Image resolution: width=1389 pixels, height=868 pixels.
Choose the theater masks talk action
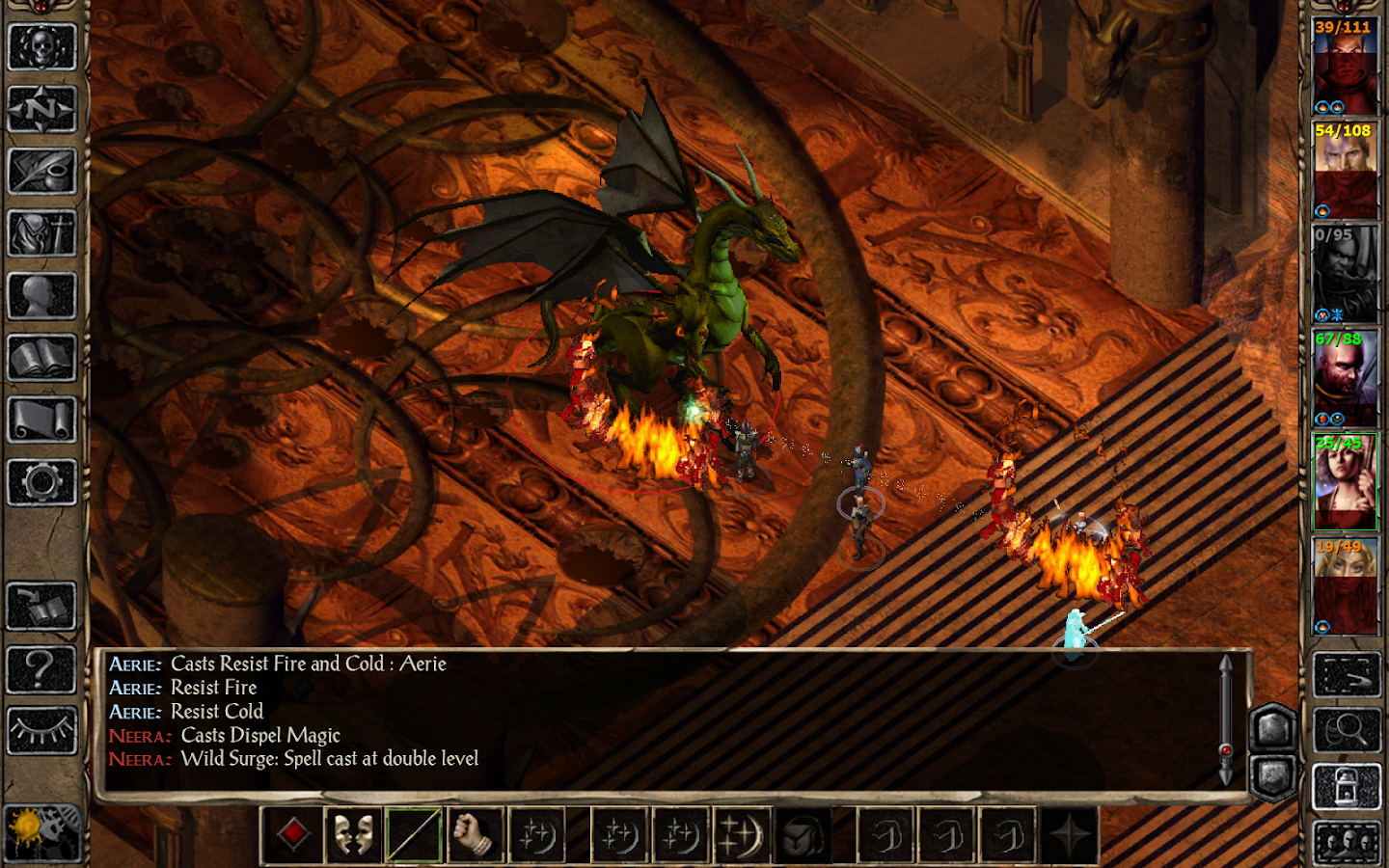click(x=353, y=834)
